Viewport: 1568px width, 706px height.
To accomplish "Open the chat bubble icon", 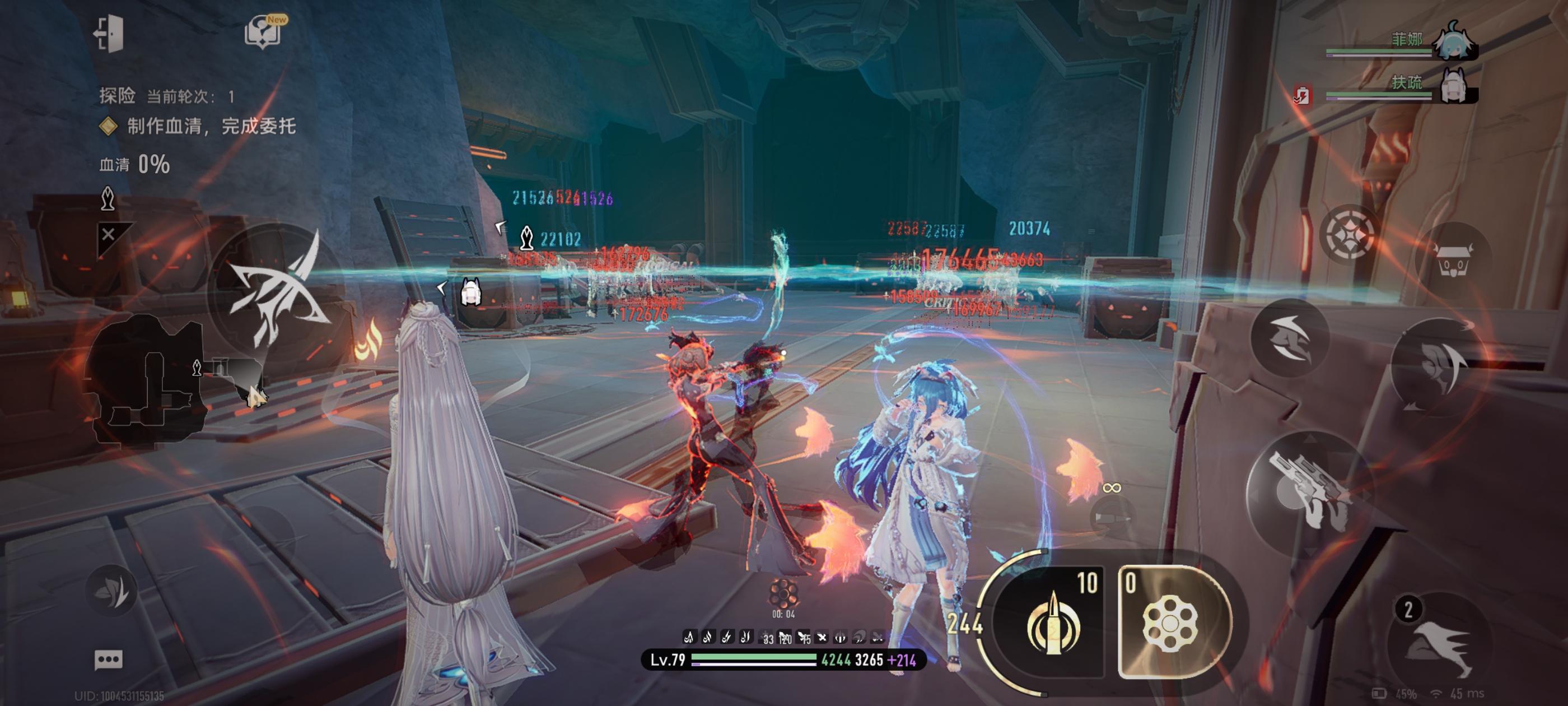I will (108, 659).
